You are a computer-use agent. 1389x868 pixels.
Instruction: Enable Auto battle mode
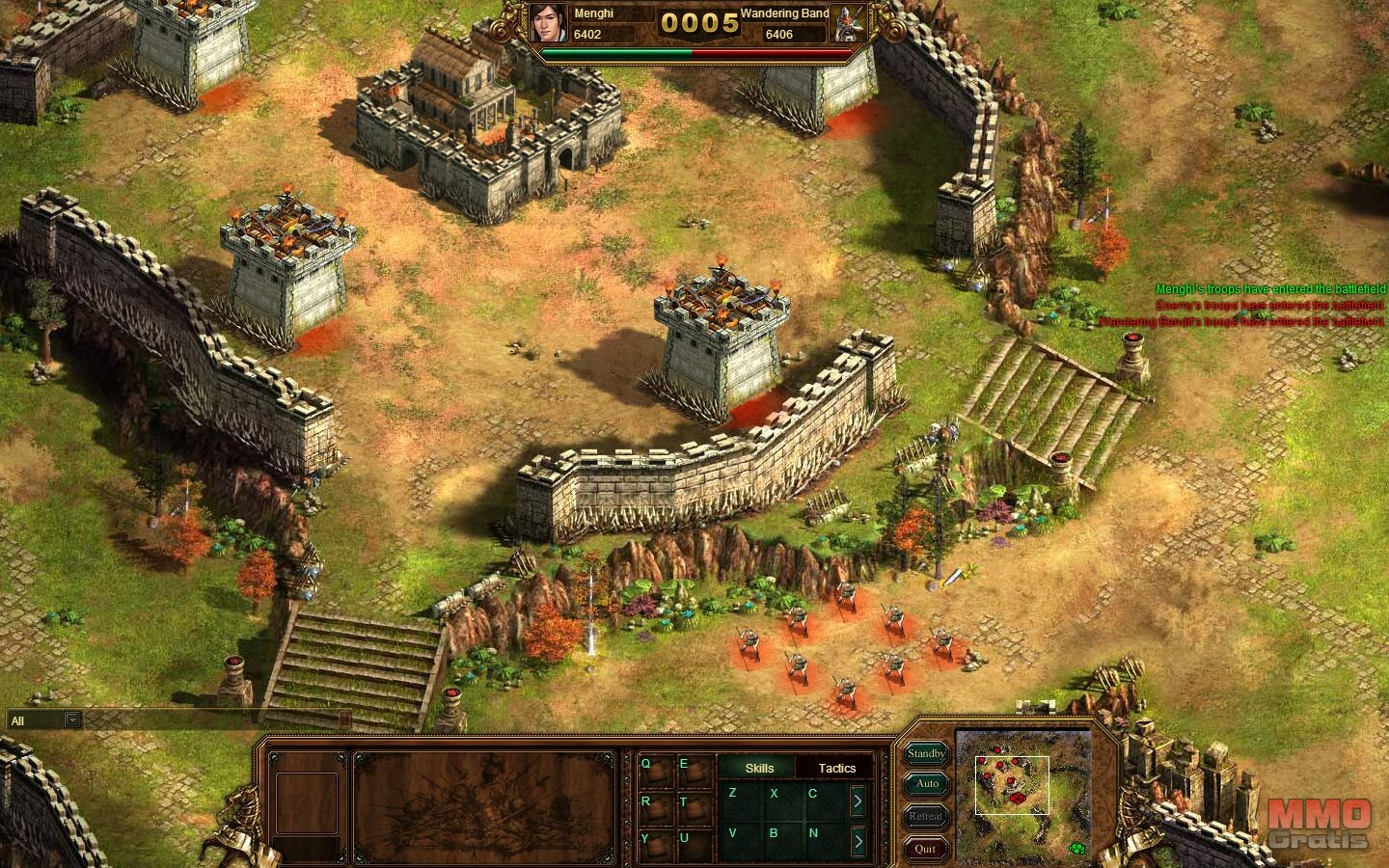926,784
